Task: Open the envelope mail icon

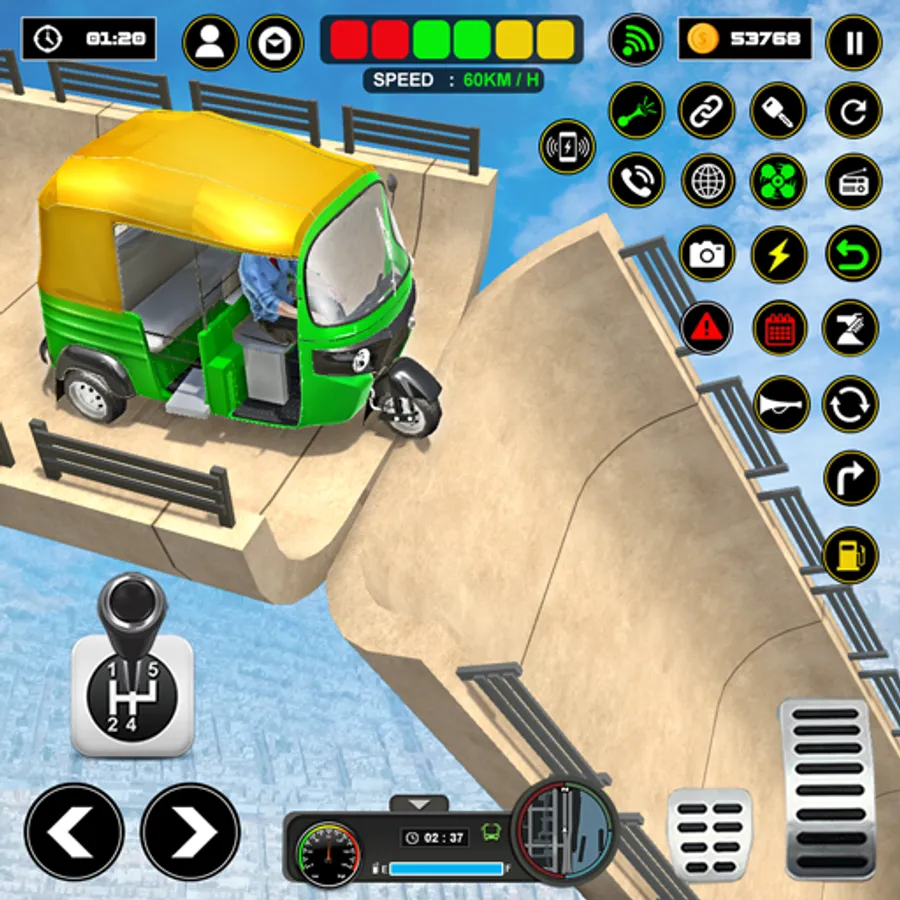Action: [x=275, y=42]
